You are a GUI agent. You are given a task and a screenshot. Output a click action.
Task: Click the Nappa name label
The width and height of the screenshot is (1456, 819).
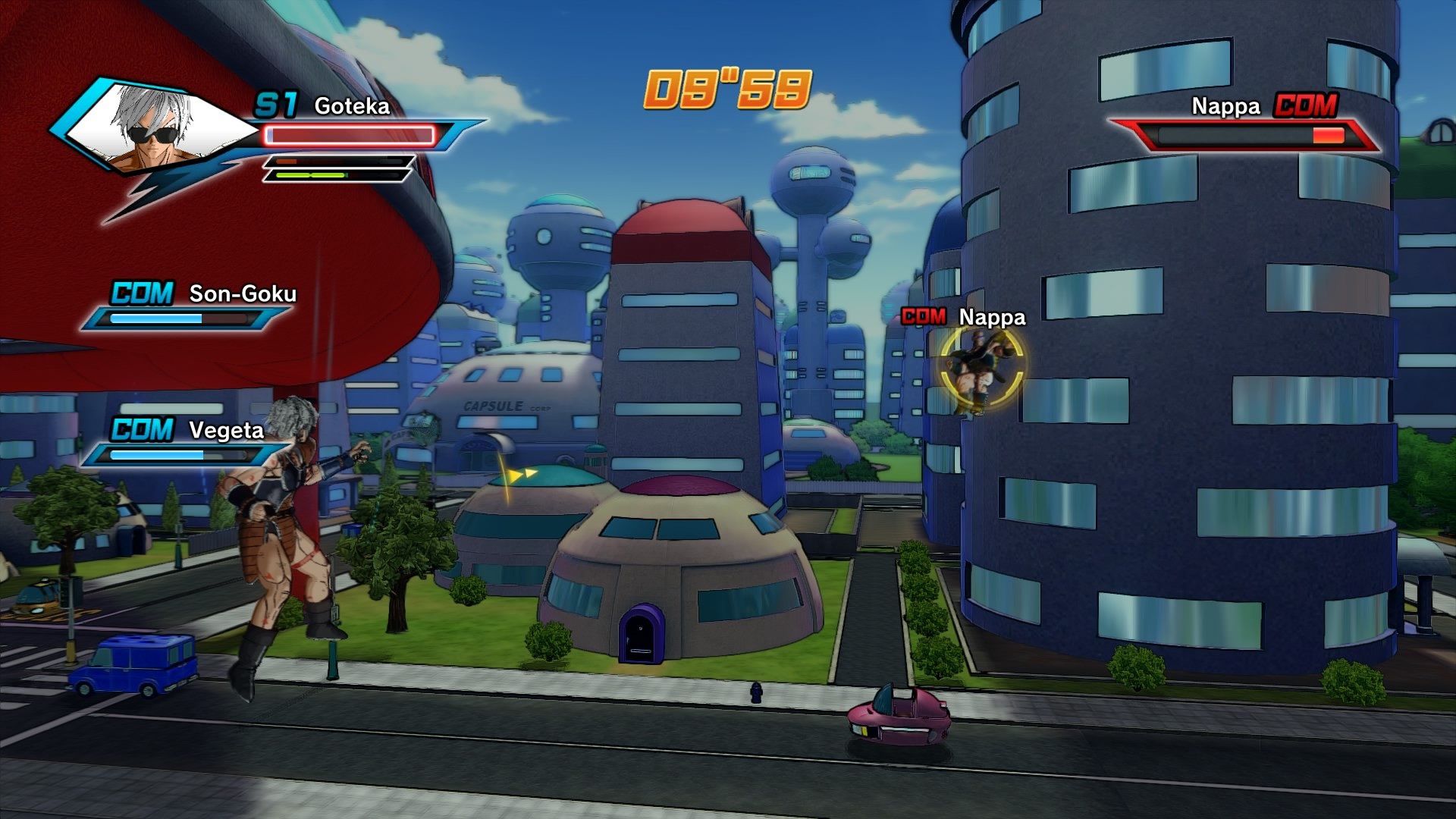click(x=1224, y=108)
